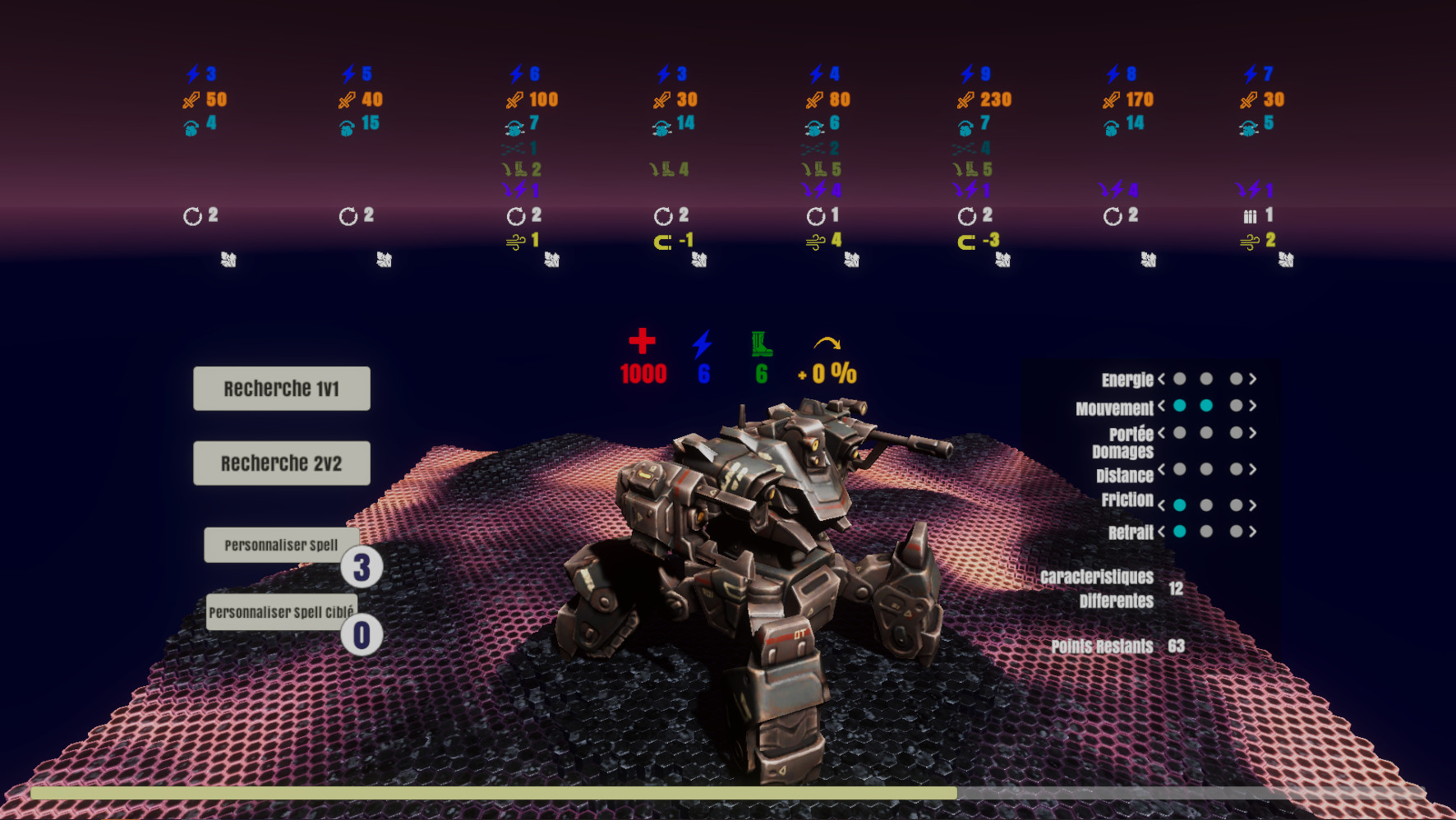This screenshot has height=820, width=1456.
Task: Click the right arrow to increase Mouvement
Action: 1252,405
